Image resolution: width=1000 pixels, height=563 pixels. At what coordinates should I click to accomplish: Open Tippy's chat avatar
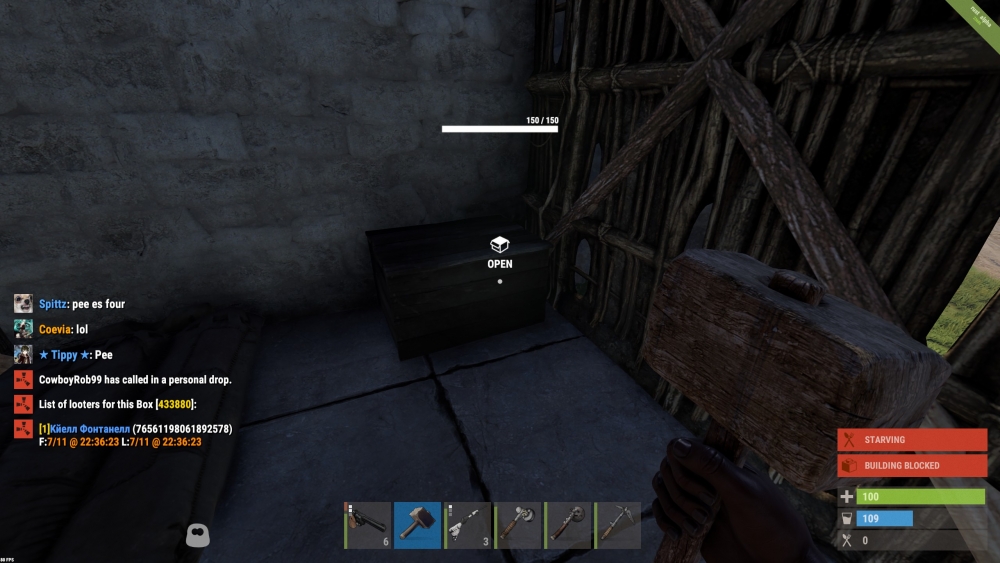pos(23,355)
